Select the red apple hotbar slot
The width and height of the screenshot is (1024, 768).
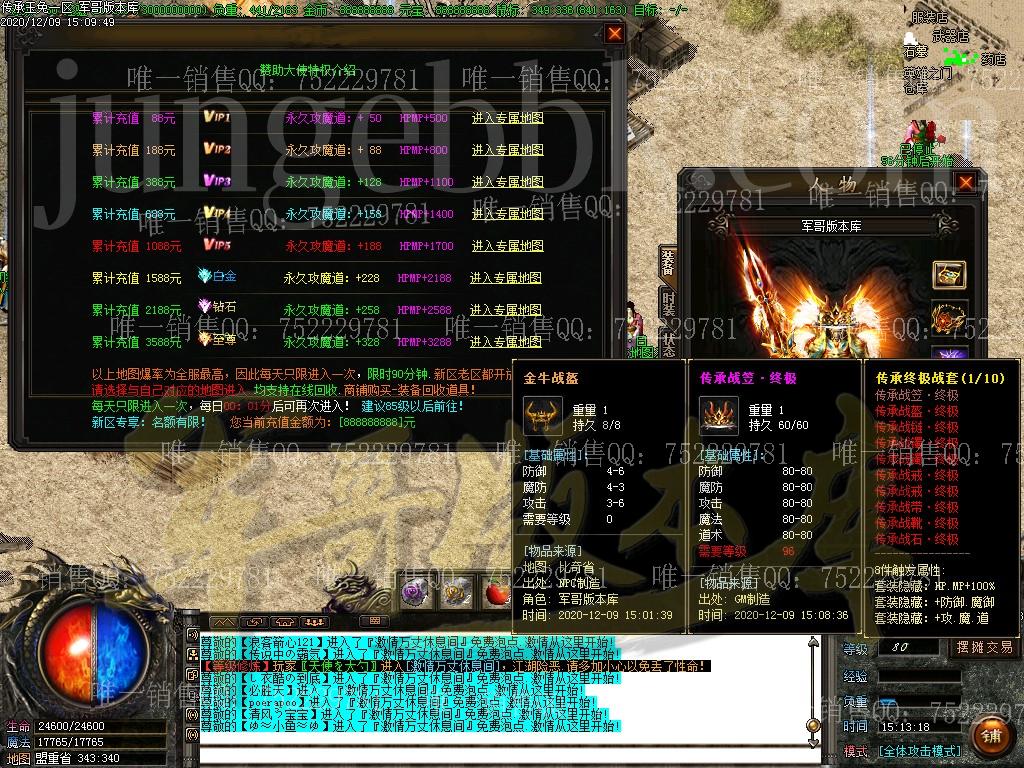pos(497,592)
